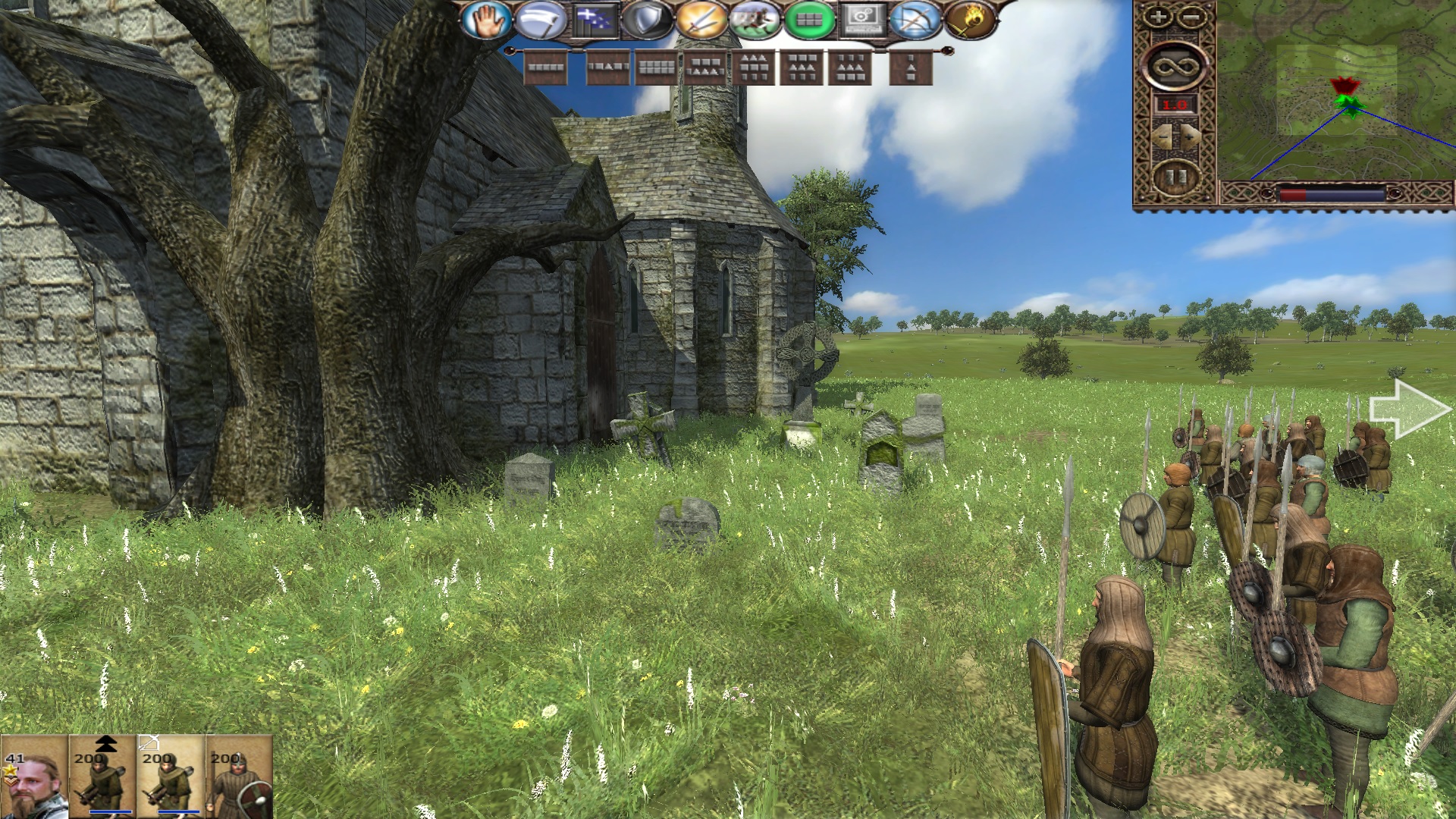Click the greyed-out gears icon
Screen dimensions: 1456x819
(x=862, y=20)
